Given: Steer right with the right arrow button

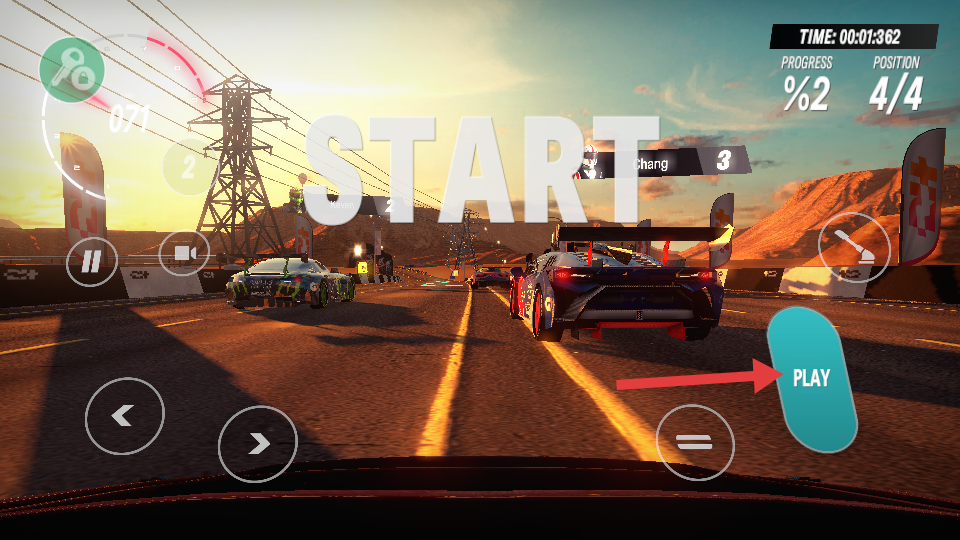Looking at the screenshot, I should pyautogui.click(x=258, y=443).
